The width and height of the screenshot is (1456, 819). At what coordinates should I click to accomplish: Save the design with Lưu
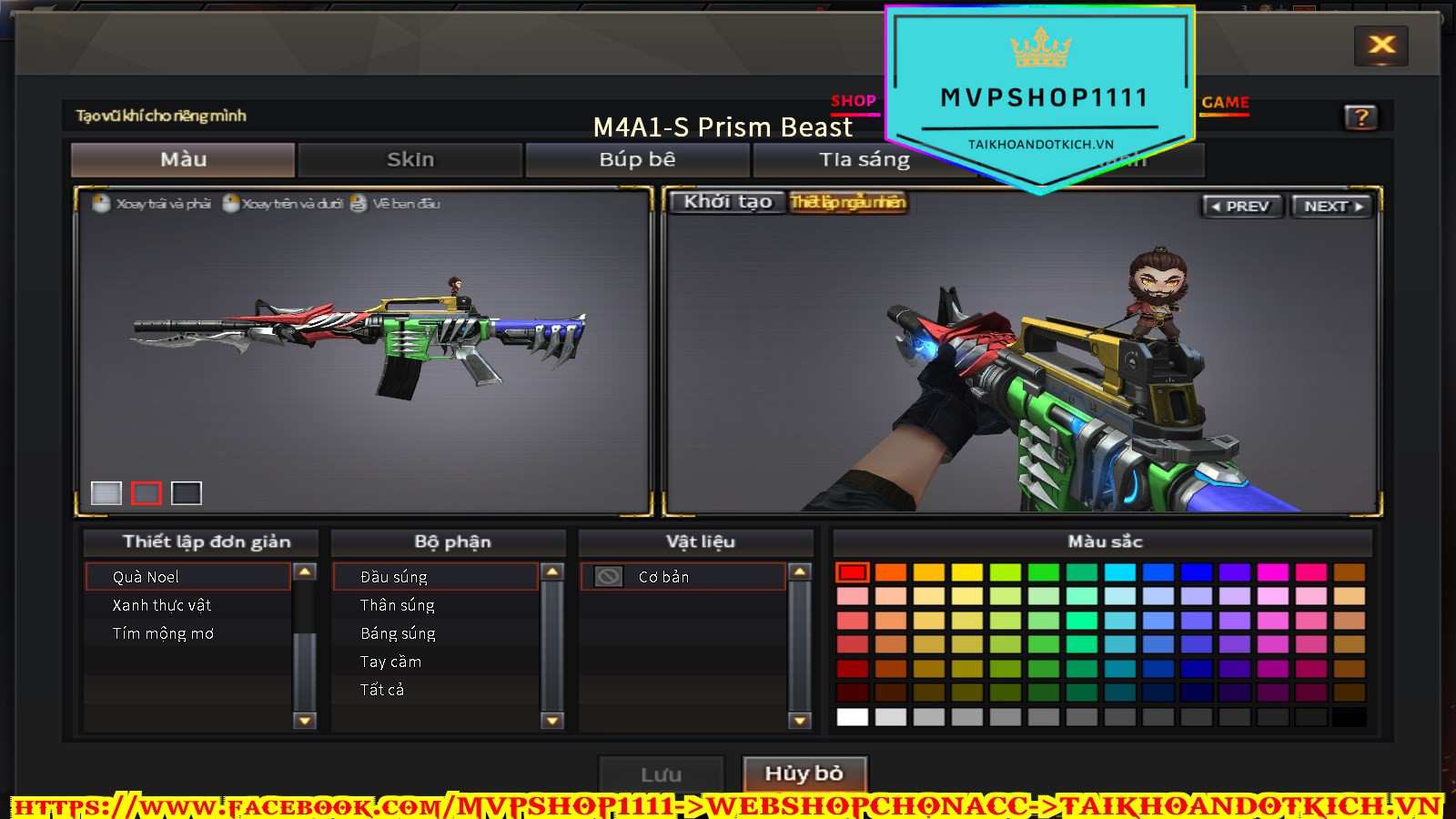coord(661,775)
